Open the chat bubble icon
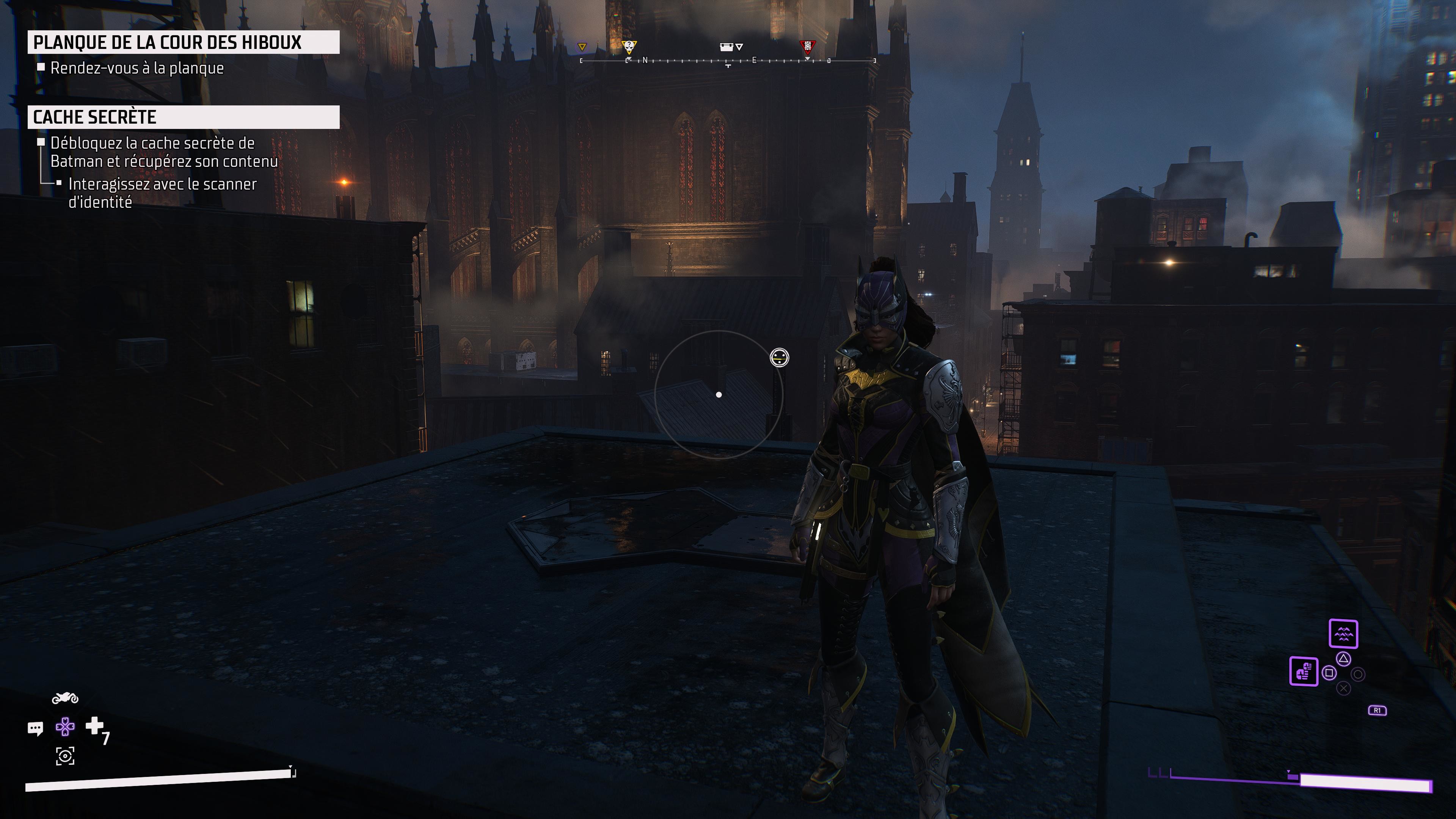The height and width of the screenshot is (819, 1456). 36,728
